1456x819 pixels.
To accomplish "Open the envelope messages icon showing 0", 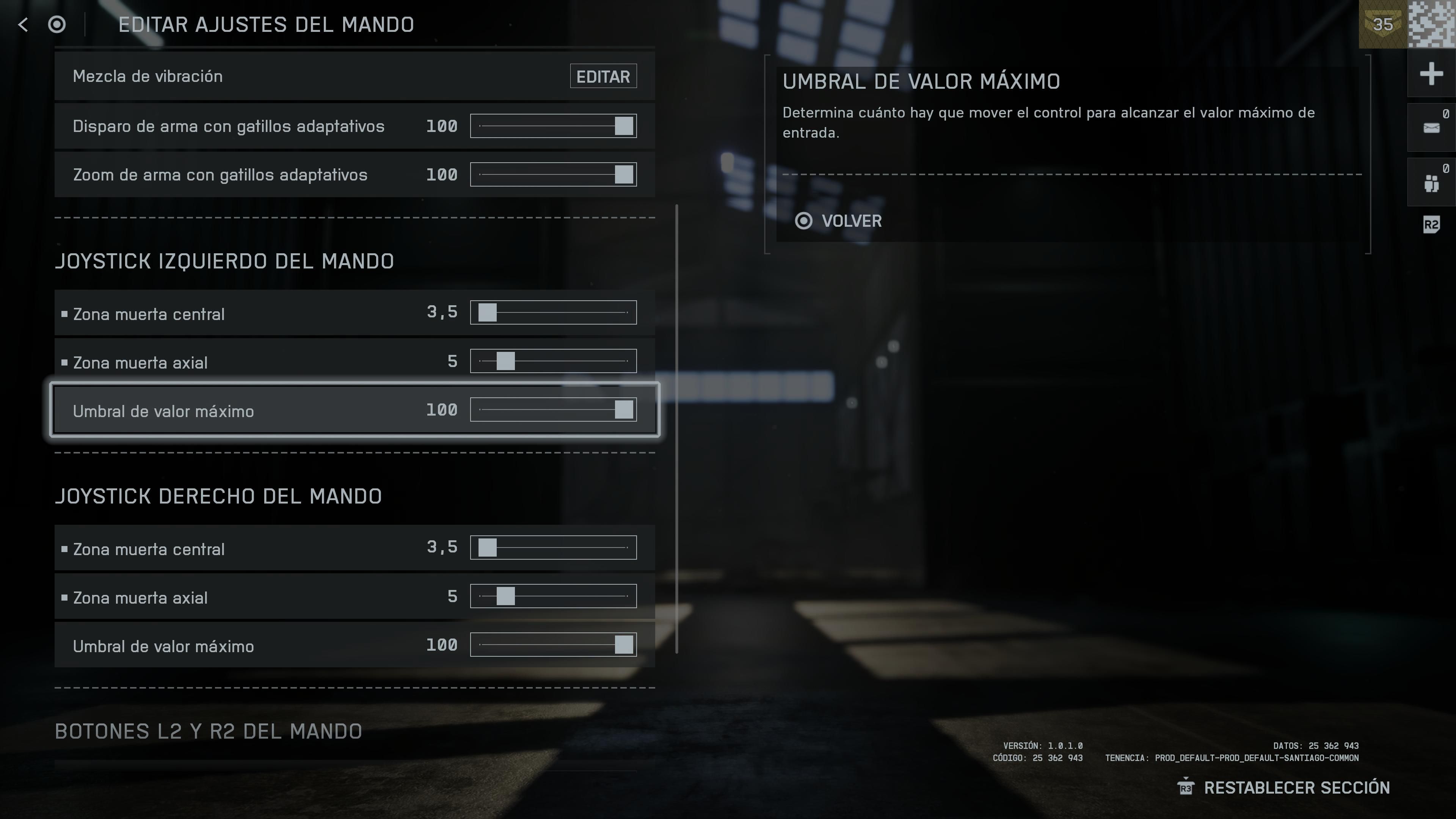I will click(x=1431, y=127).
